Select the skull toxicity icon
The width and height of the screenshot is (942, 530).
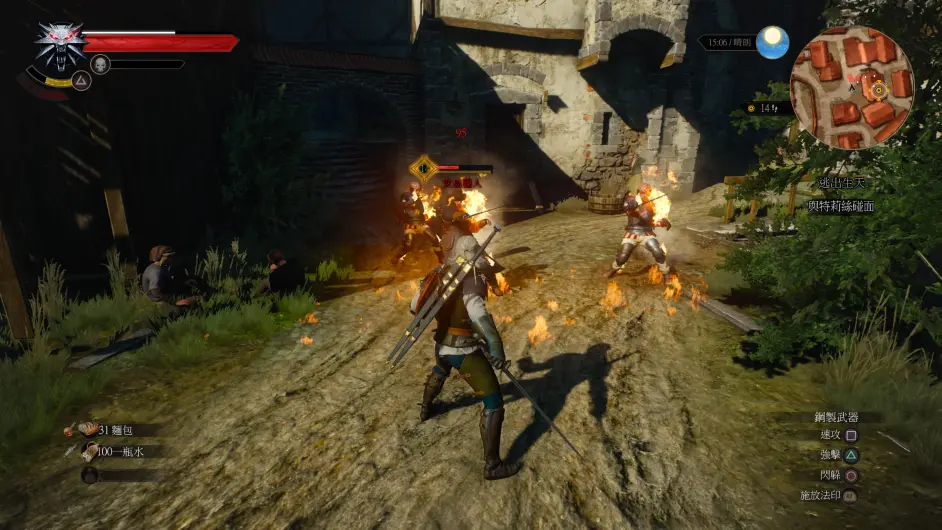[100, 64]
